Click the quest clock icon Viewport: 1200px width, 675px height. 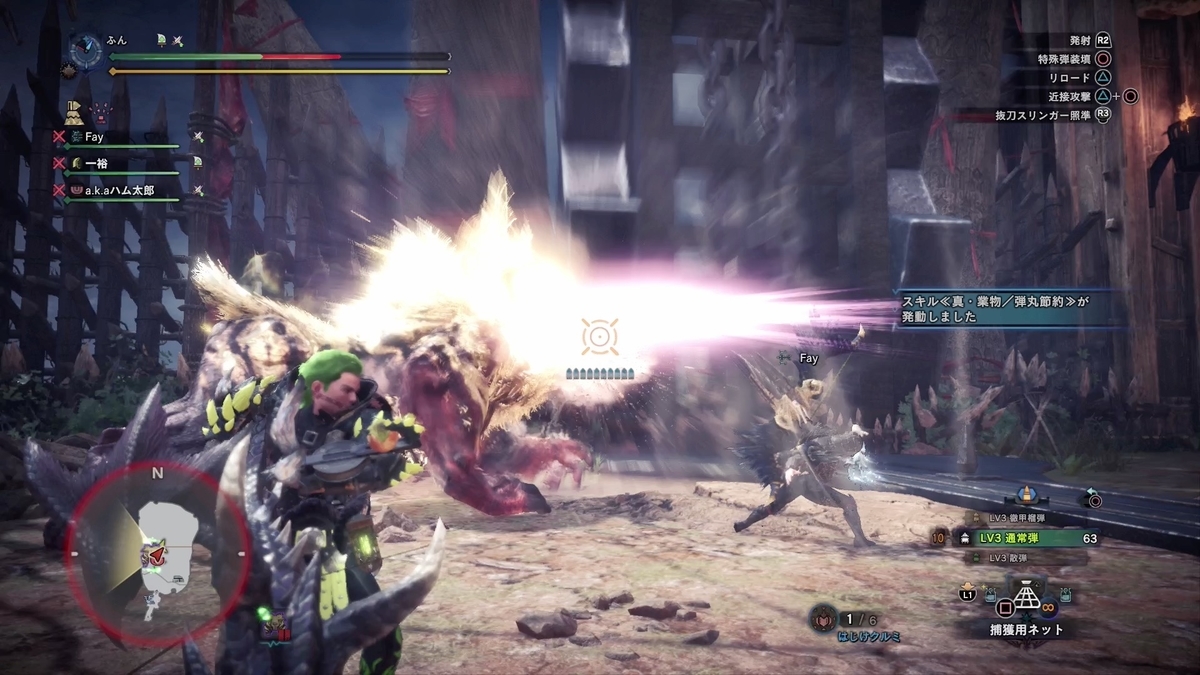87,48
